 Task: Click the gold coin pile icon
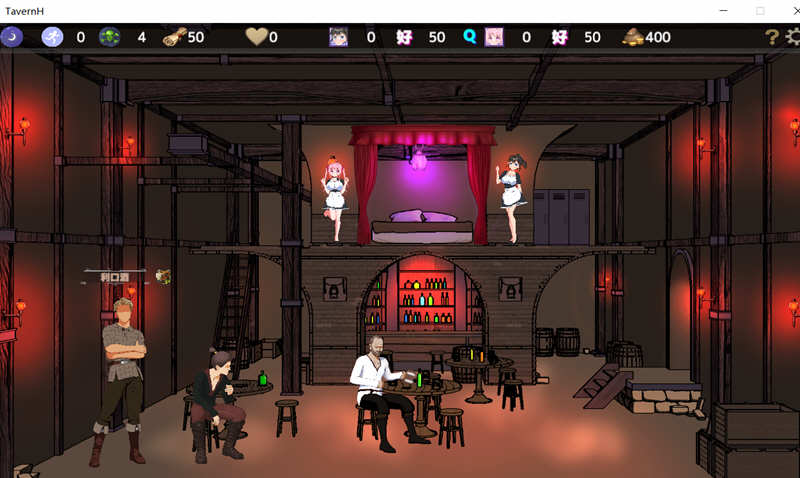point(632,37)
